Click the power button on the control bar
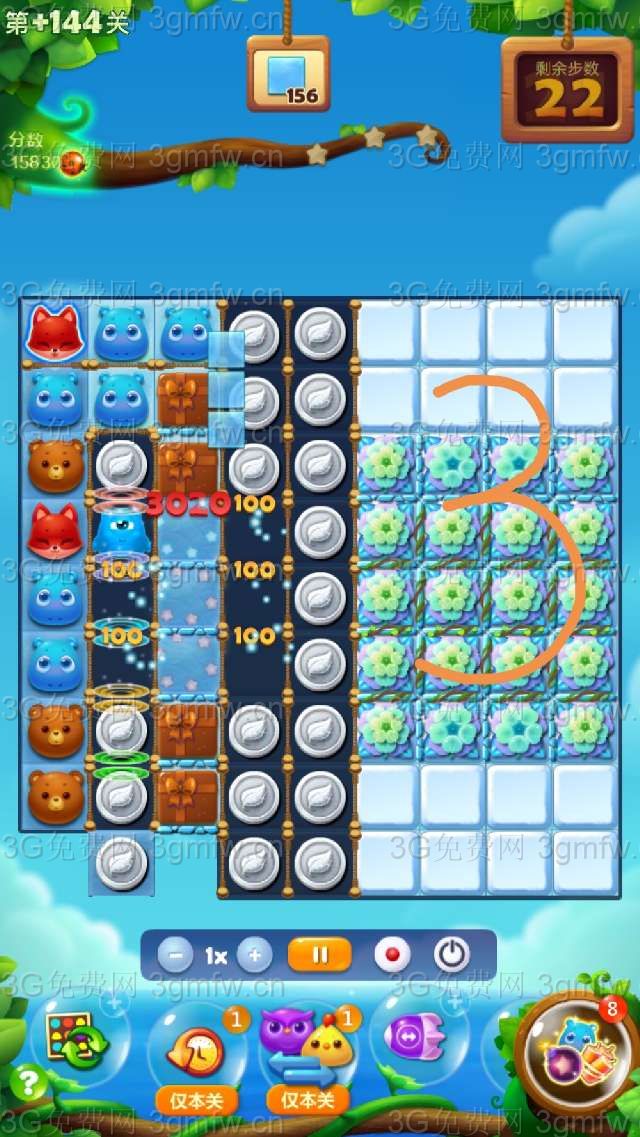The height and width of the screenshot is (1137, 640). click(452, 955)
